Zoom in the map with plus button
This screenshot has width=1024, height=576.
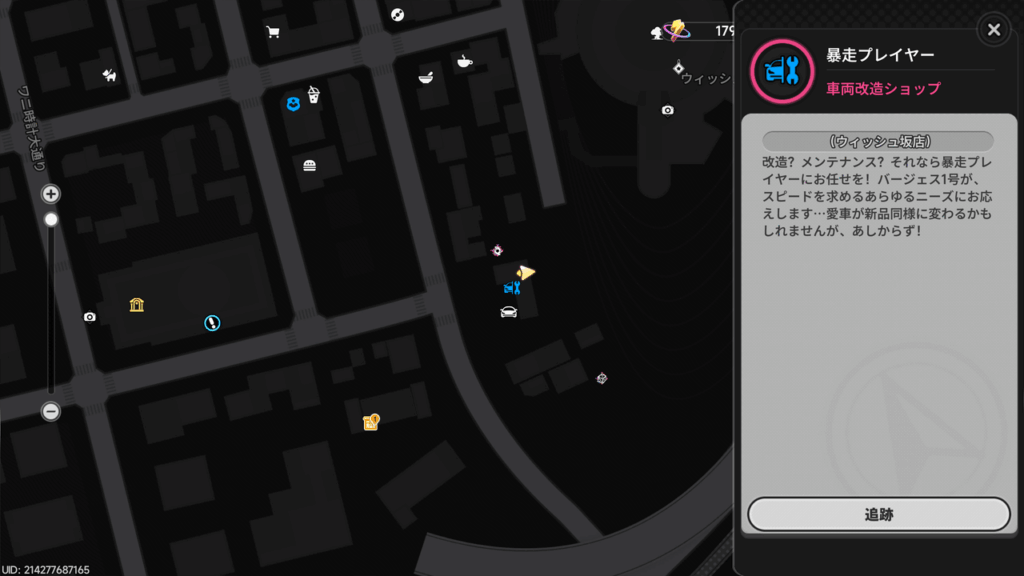coord(51,194)
